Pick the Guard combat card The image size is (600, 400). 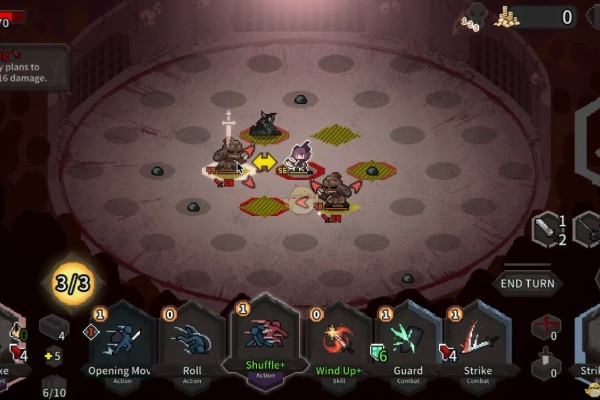tap(407, 343)
